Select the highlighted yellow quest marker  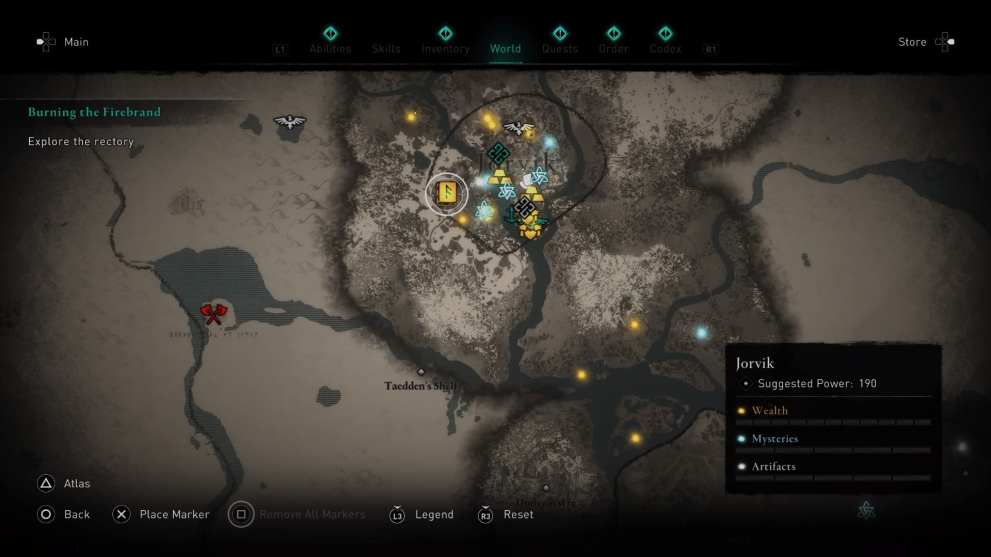point(447,193)
